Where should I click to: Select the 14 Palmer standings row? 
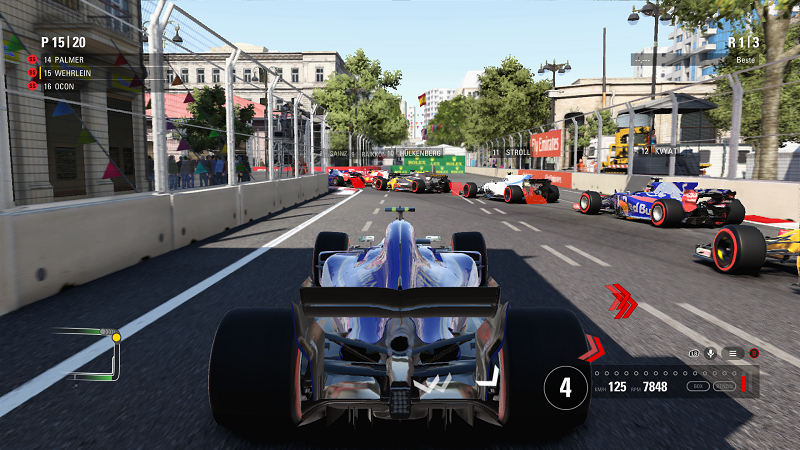pos(69,59)
